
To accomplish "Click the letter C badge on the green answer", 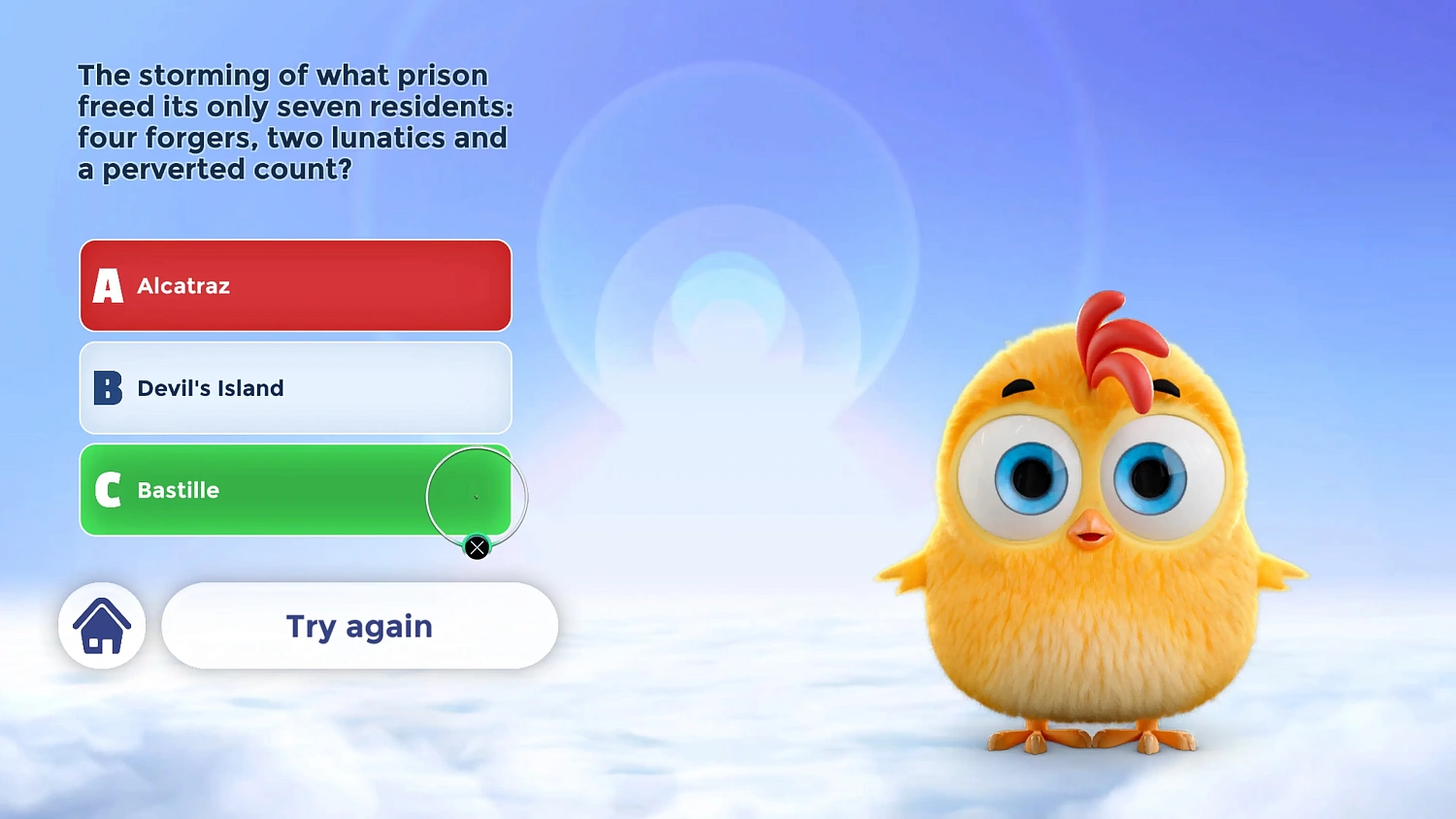I will point(107,490).
